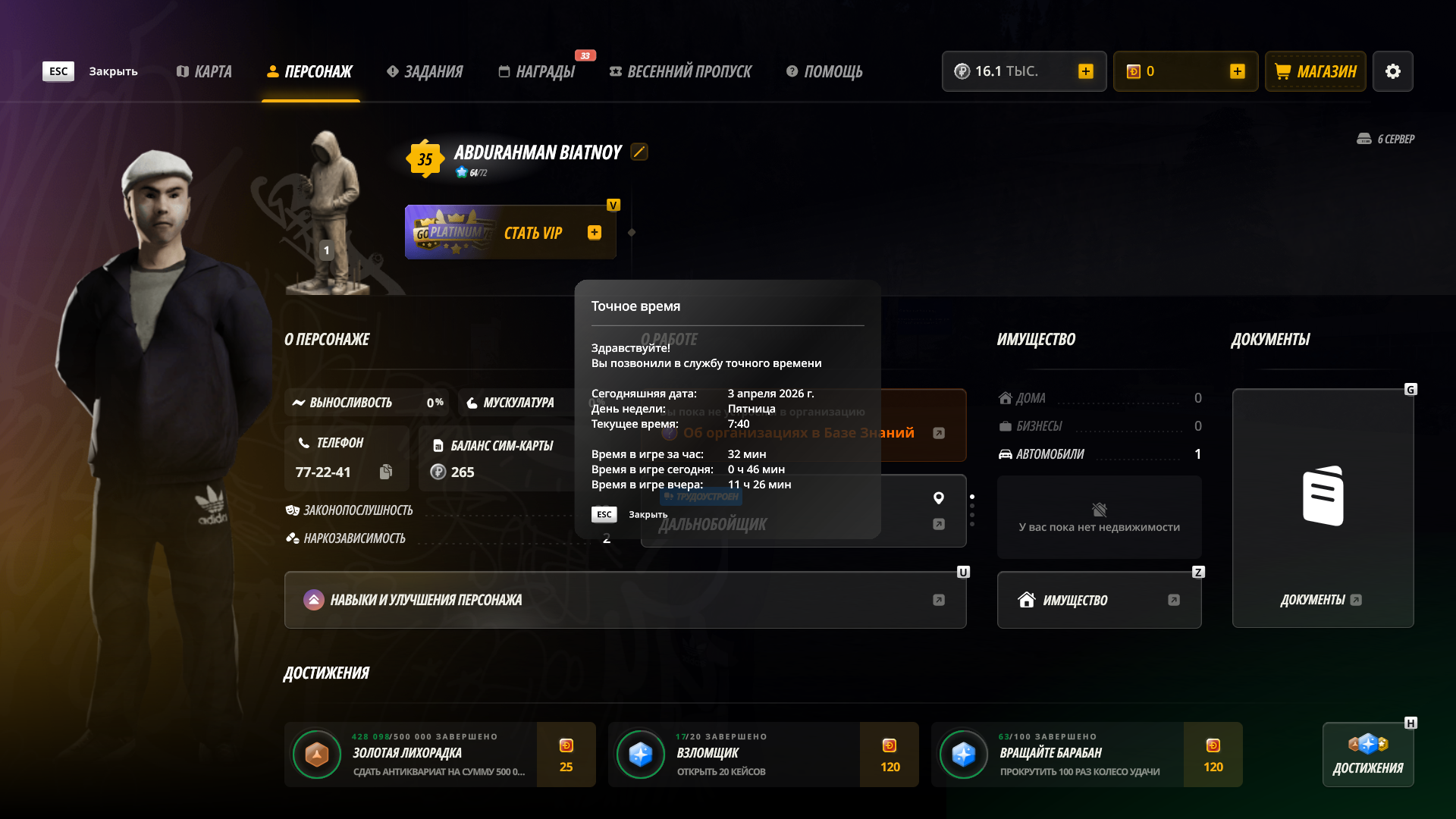
Task: Show the Награды tab
Action: (x=537, y=71)
